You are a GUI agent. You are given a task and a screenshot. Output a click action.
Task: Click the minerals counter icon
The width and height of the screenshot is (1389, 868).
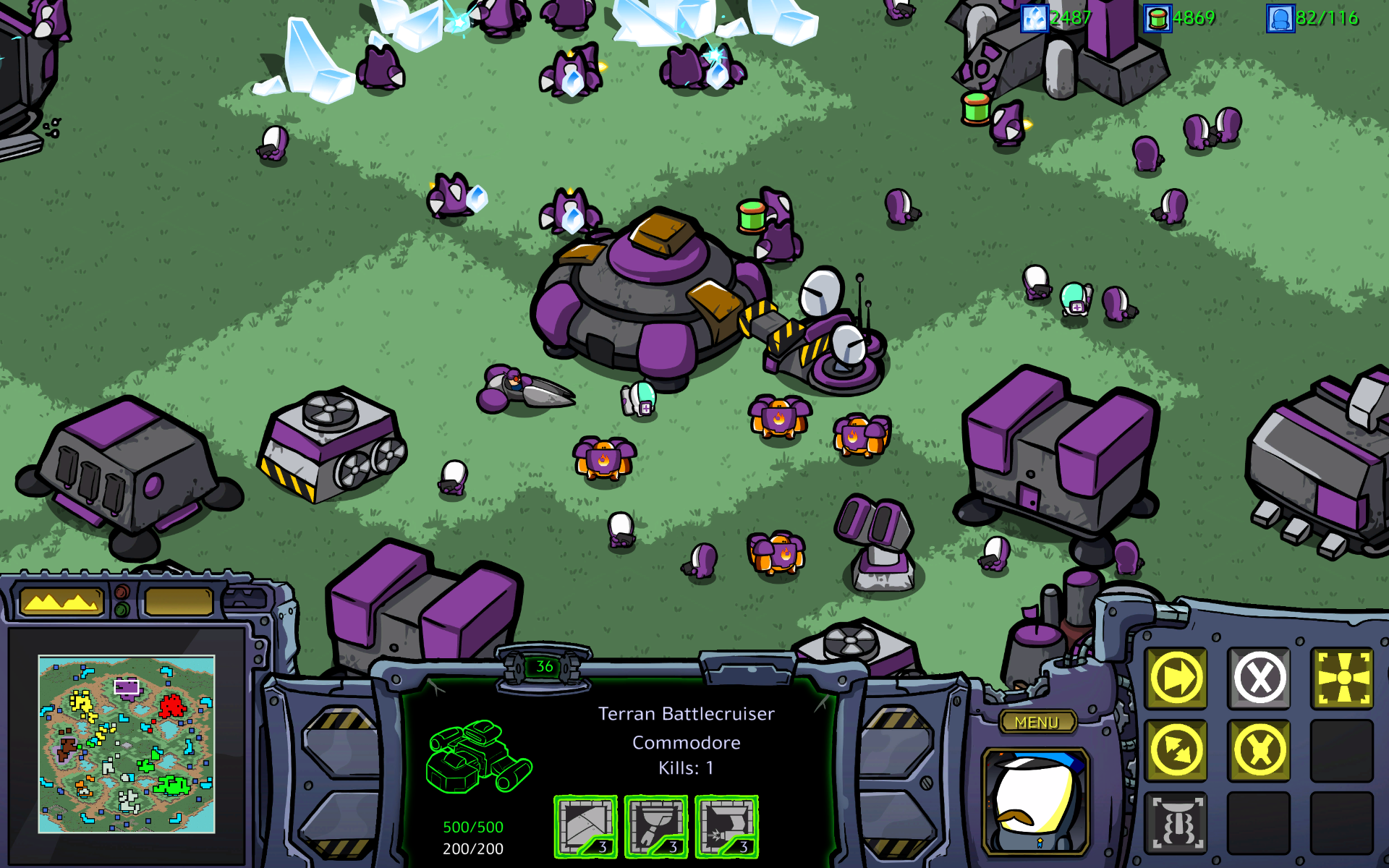pyautogui.click(x=1036, y=18)
